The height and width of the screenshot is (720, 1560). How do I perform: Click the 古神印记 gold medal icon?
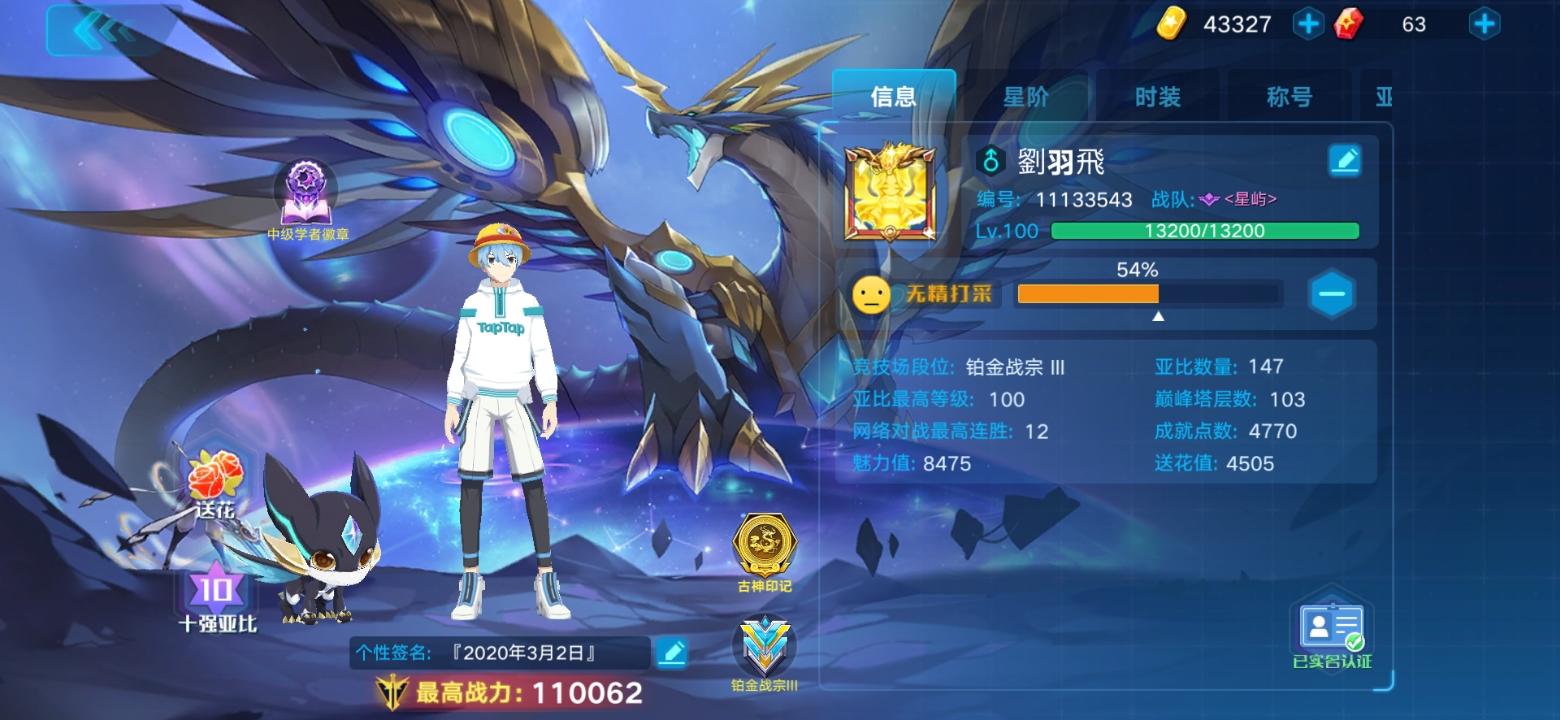point(764,541)
